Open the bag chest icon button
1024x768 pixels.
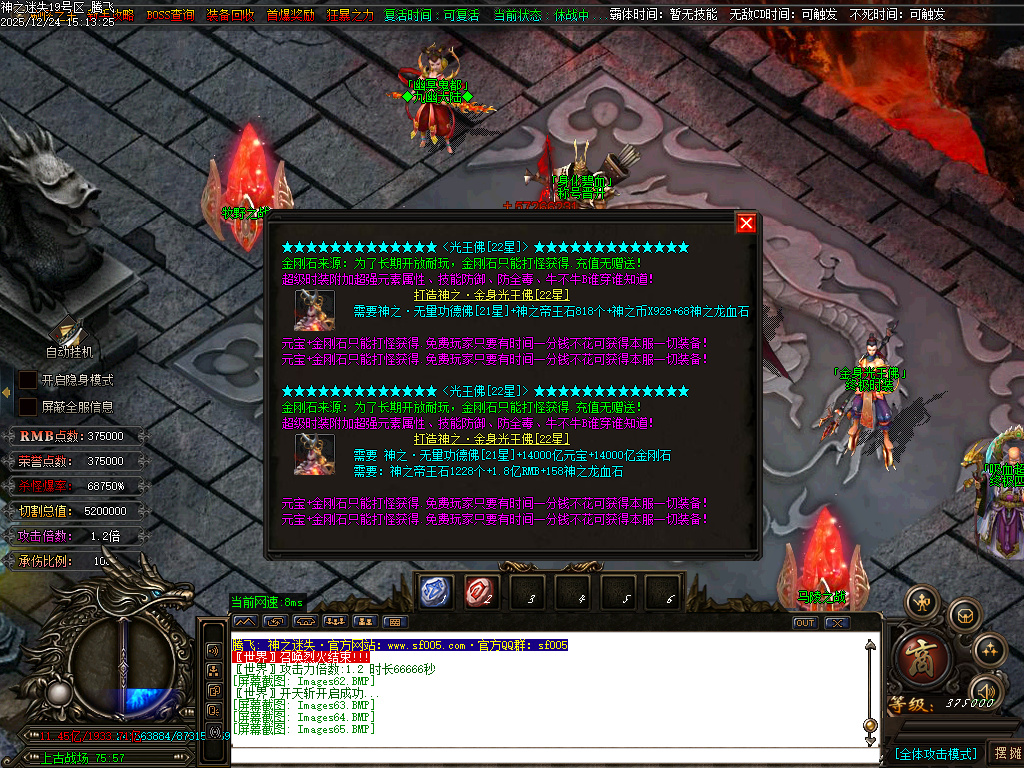pos(964,613)
